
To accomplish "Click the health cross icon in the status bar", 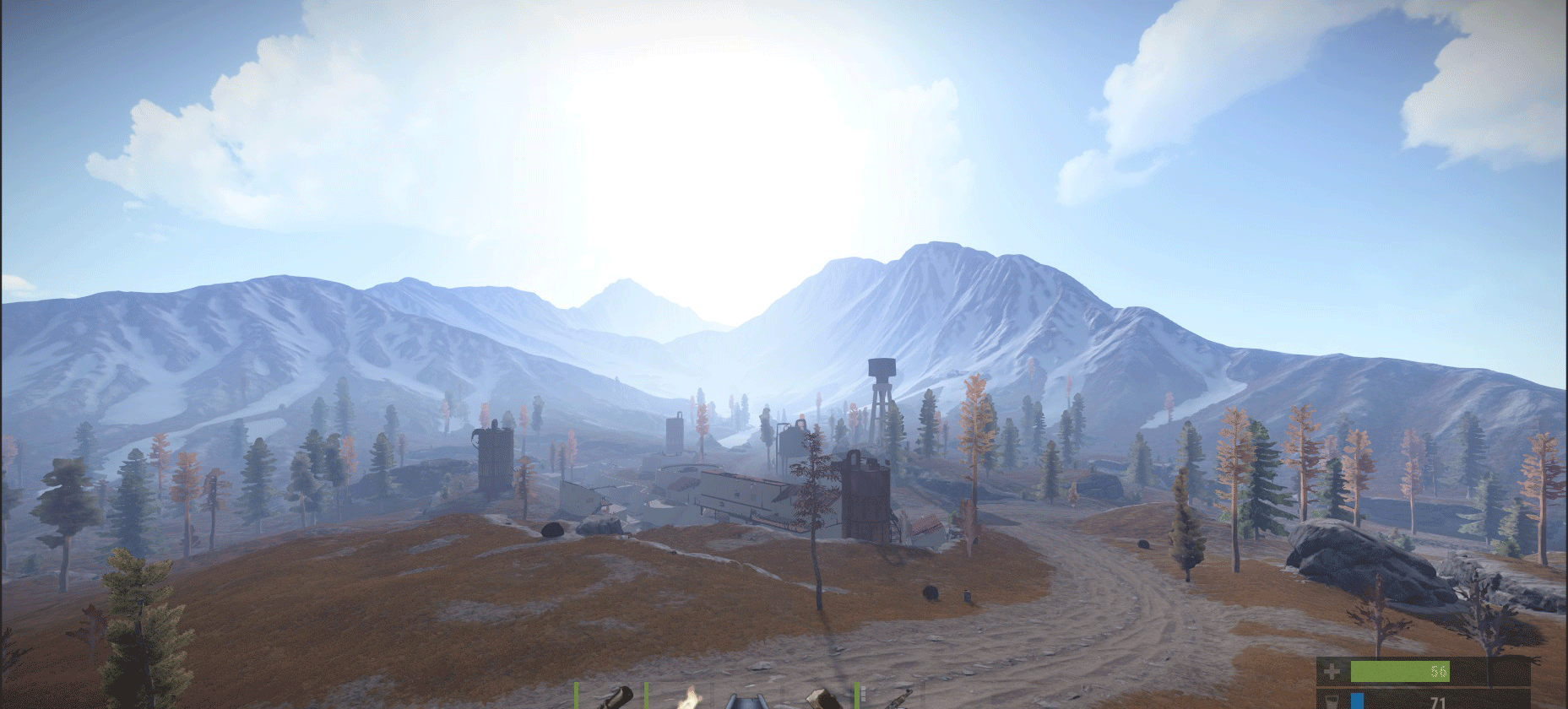I will tap(1332, 672).
